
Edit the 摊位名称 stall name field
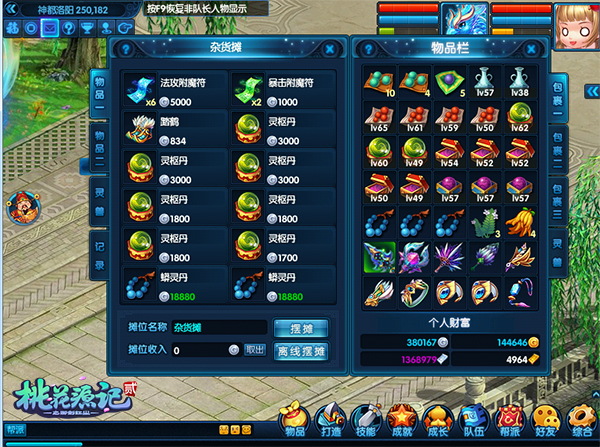pyautogui.click(x=214, y=328)
